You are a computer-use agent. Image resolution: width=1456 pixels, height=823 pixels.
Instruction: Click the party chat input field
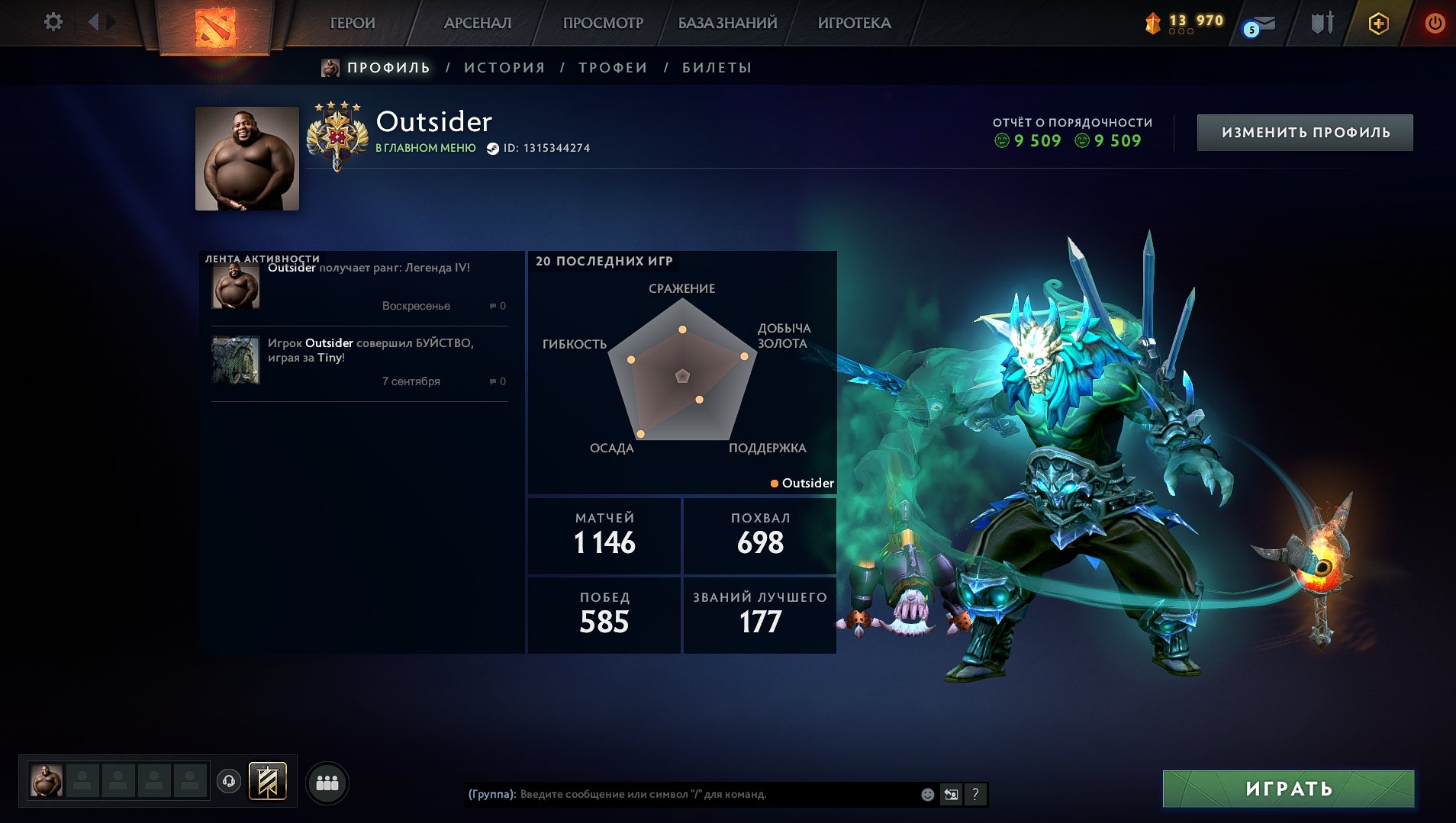coord(687,793)
